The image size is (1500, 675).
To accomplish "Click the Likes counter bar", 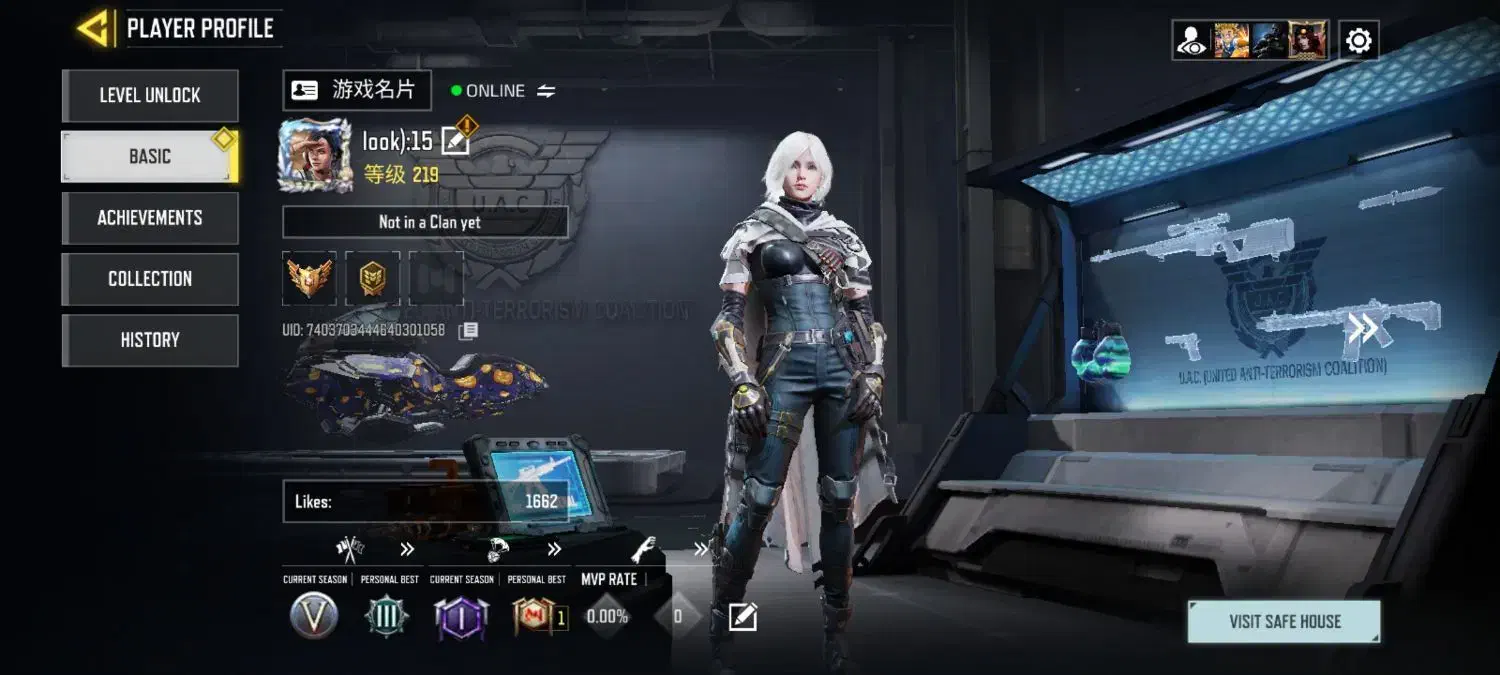I will pos(426,501).
